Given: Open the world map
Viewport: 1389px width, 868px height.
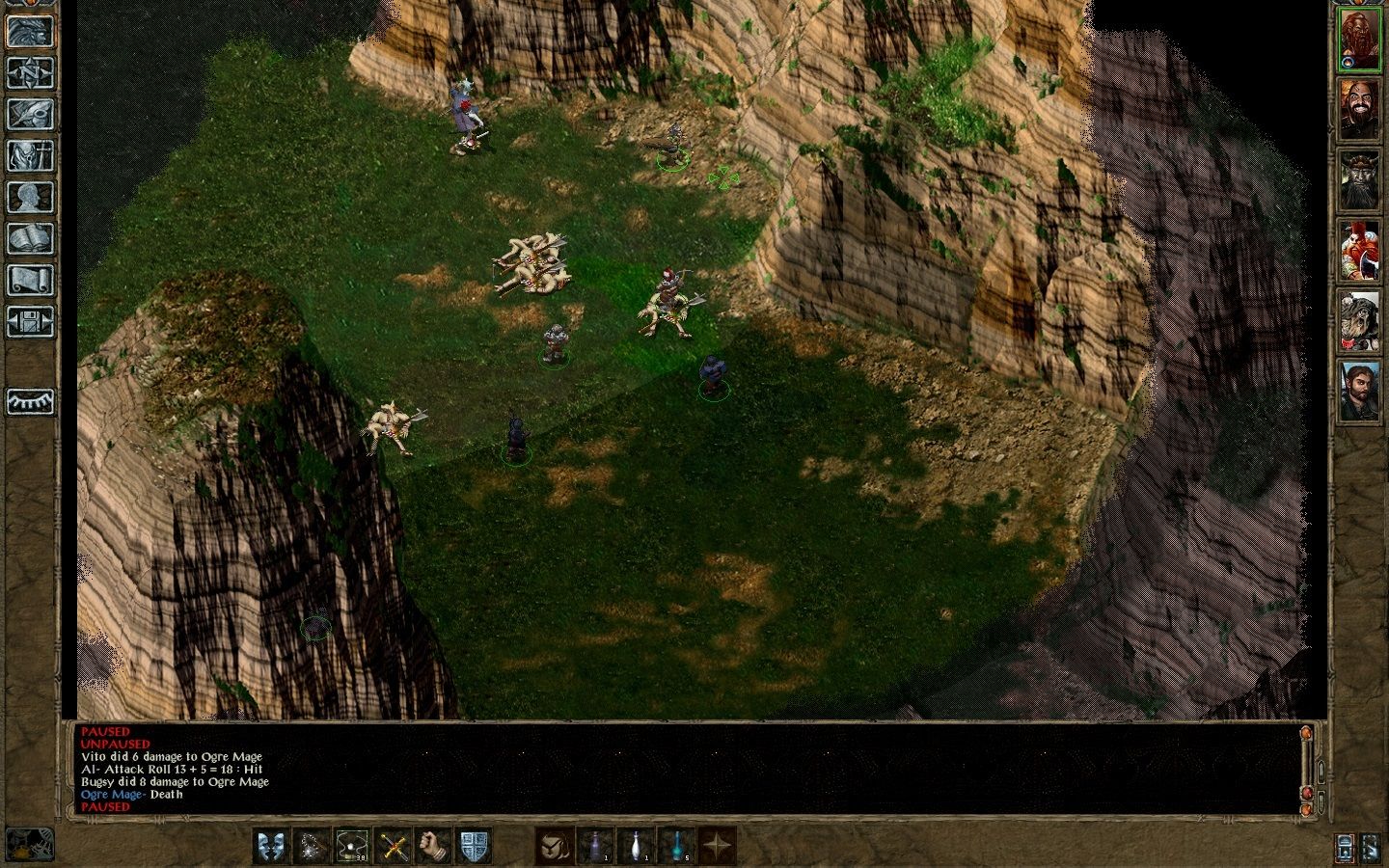Looking at the screenshot, I should pyautogui.click(x=31, y=73).
